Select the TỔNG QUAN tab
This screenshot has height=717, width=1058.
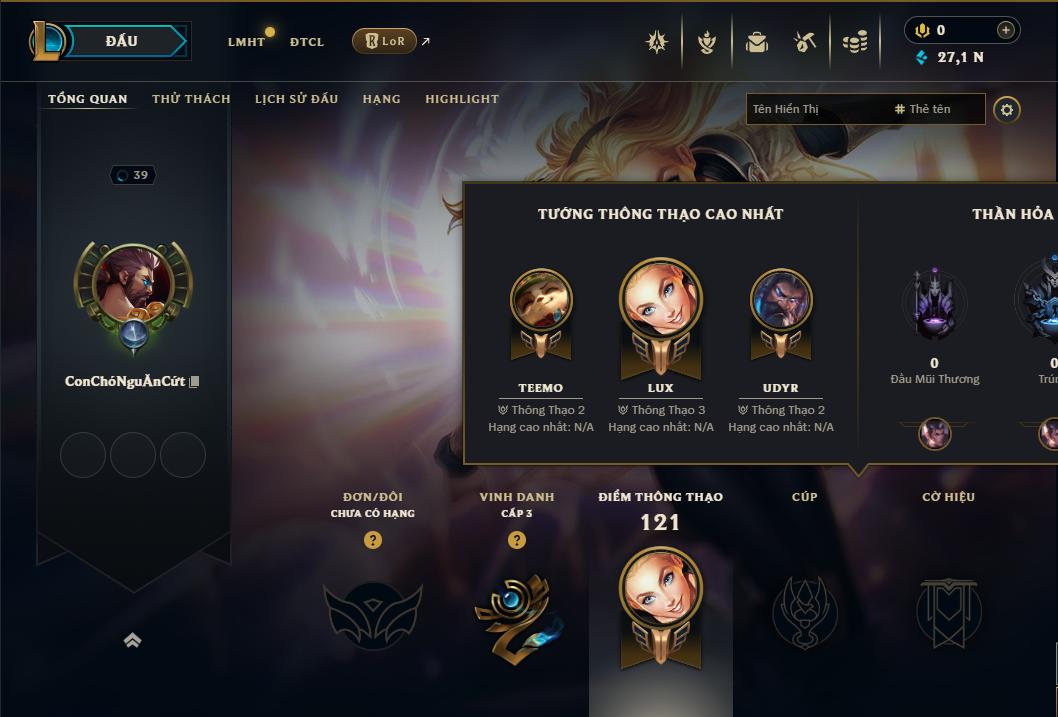(x=88, y=99)
